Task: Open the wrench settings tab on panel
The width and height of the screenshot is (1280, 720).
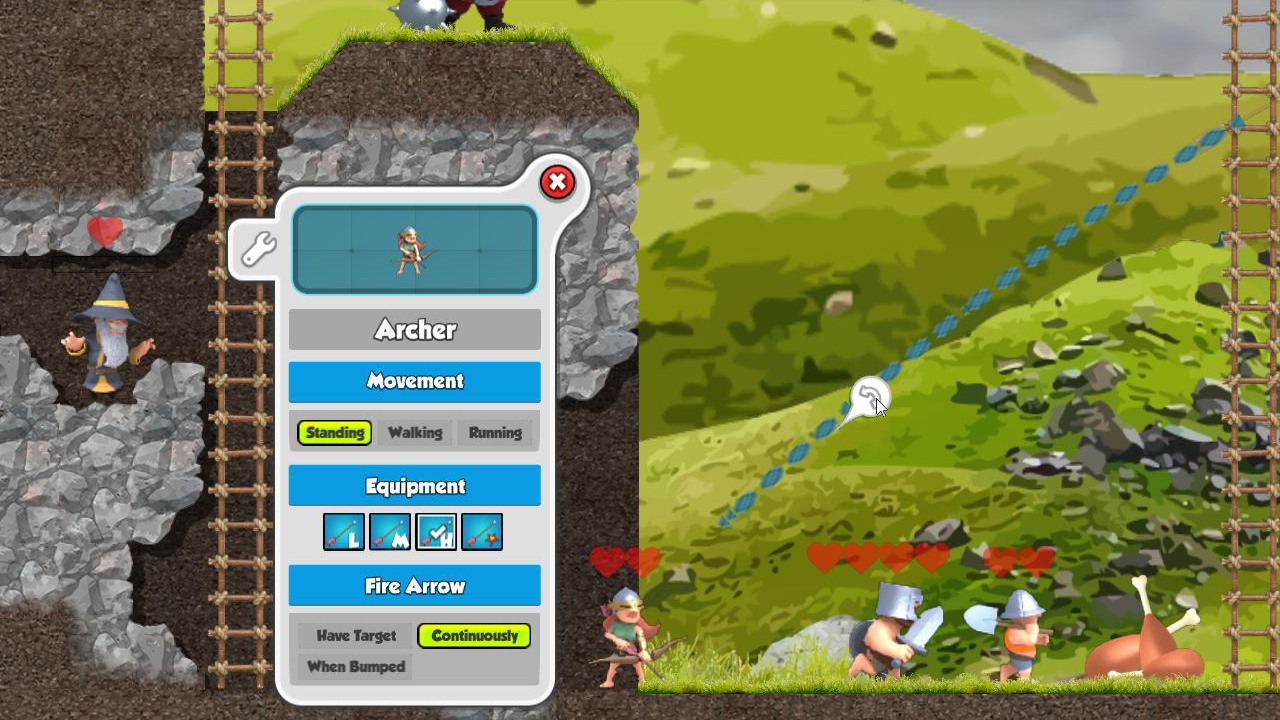Action: point(258,248)
